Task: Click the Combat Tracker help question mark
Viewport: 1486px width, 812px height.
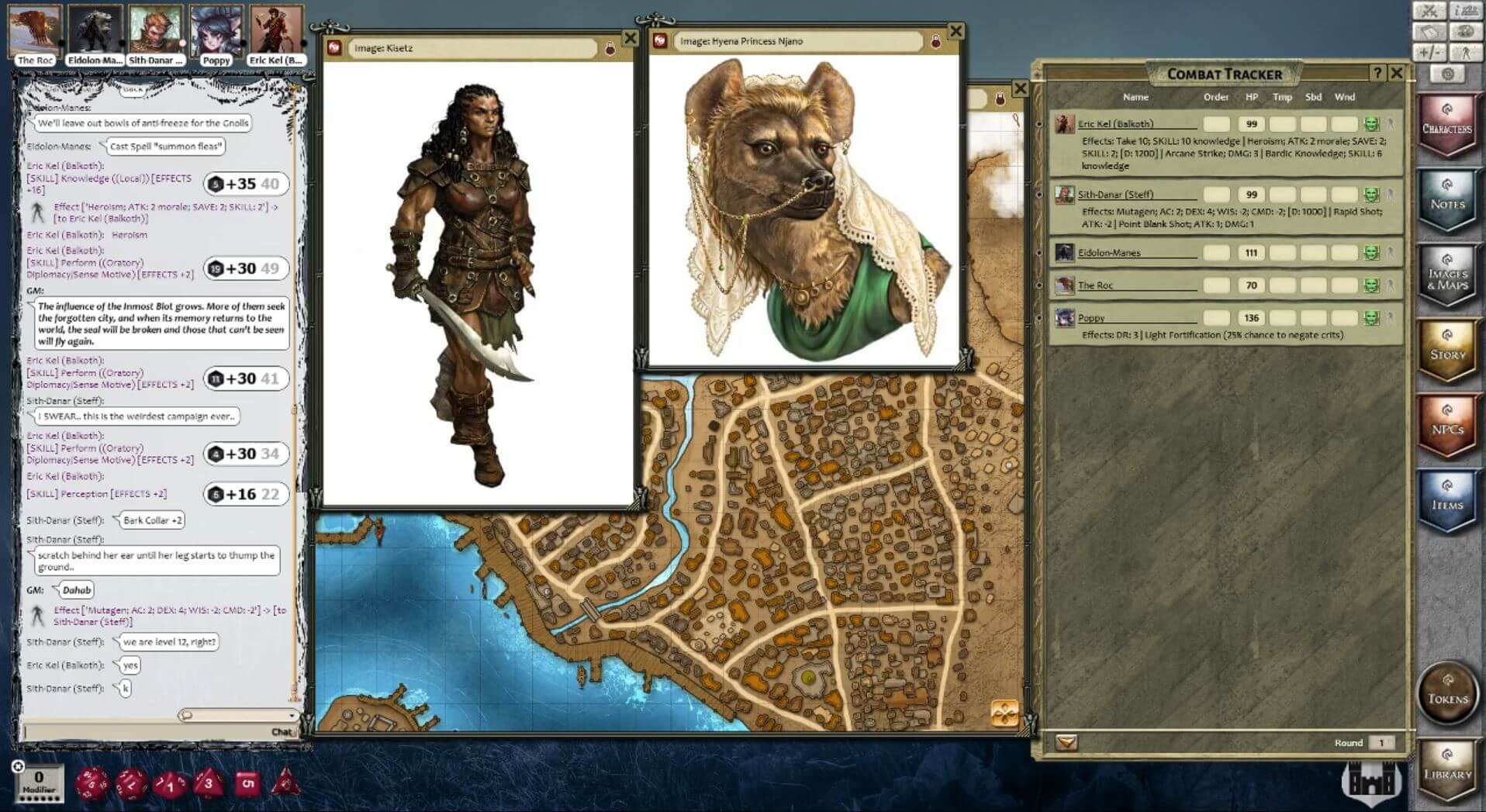Action: click(1377, 73)
